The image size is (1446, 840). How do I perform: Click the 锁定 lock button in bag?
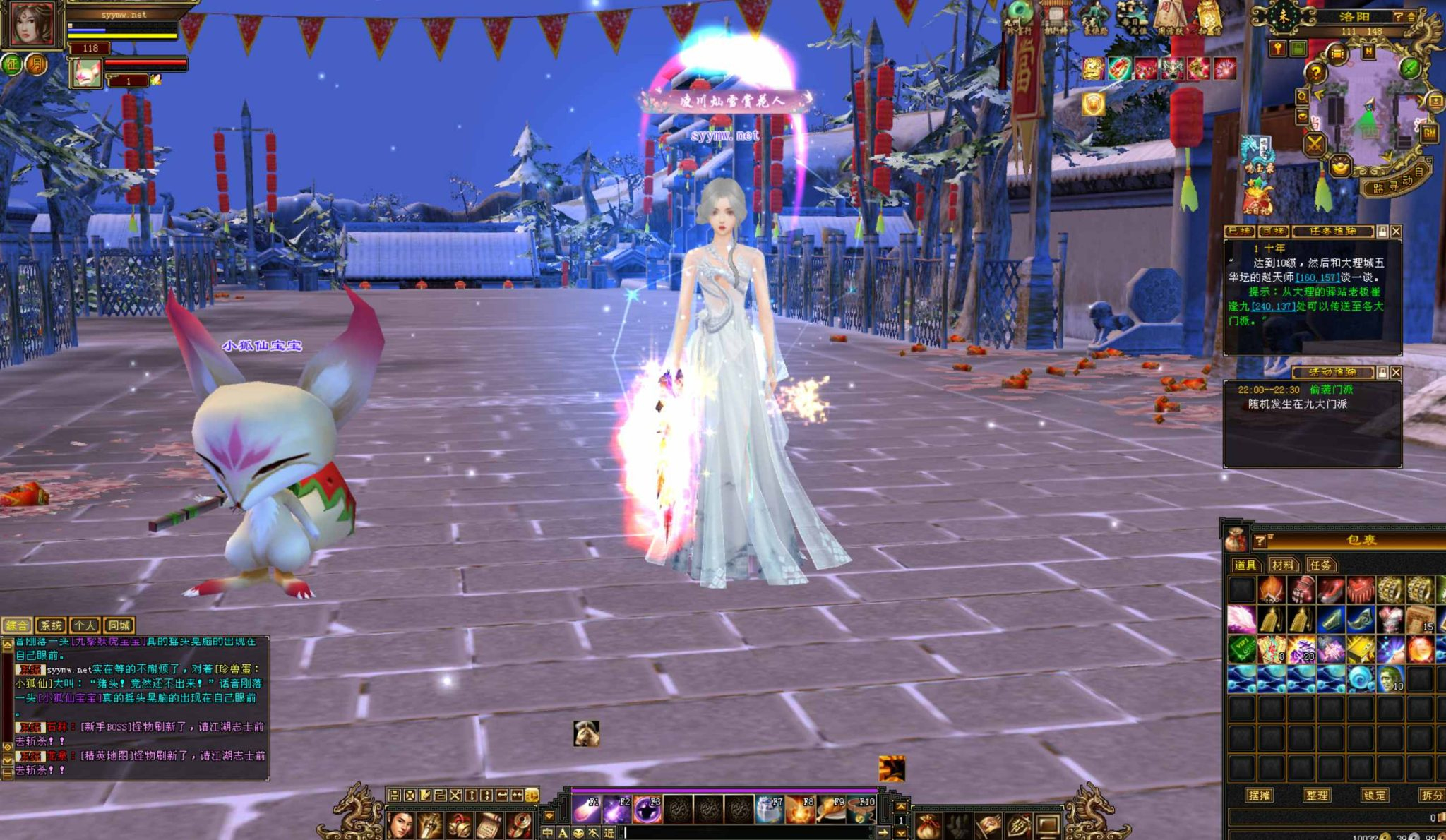(1374, 795)
